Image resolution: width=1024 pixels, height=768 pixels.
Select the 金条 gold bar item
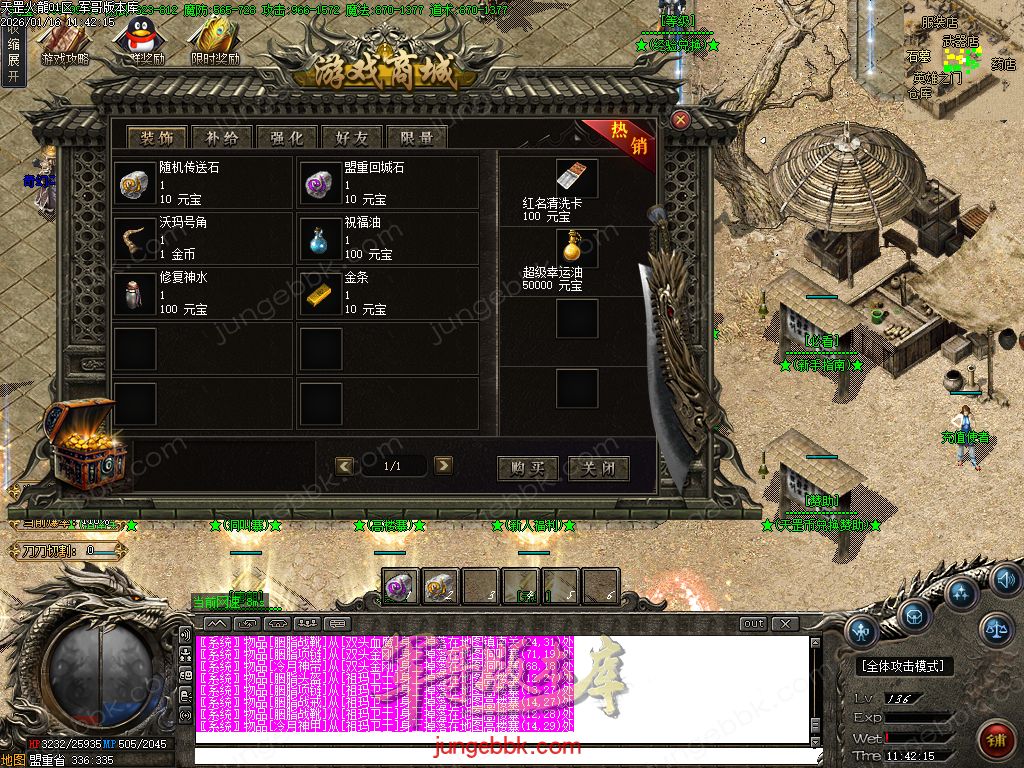click(x=320, y=292)
